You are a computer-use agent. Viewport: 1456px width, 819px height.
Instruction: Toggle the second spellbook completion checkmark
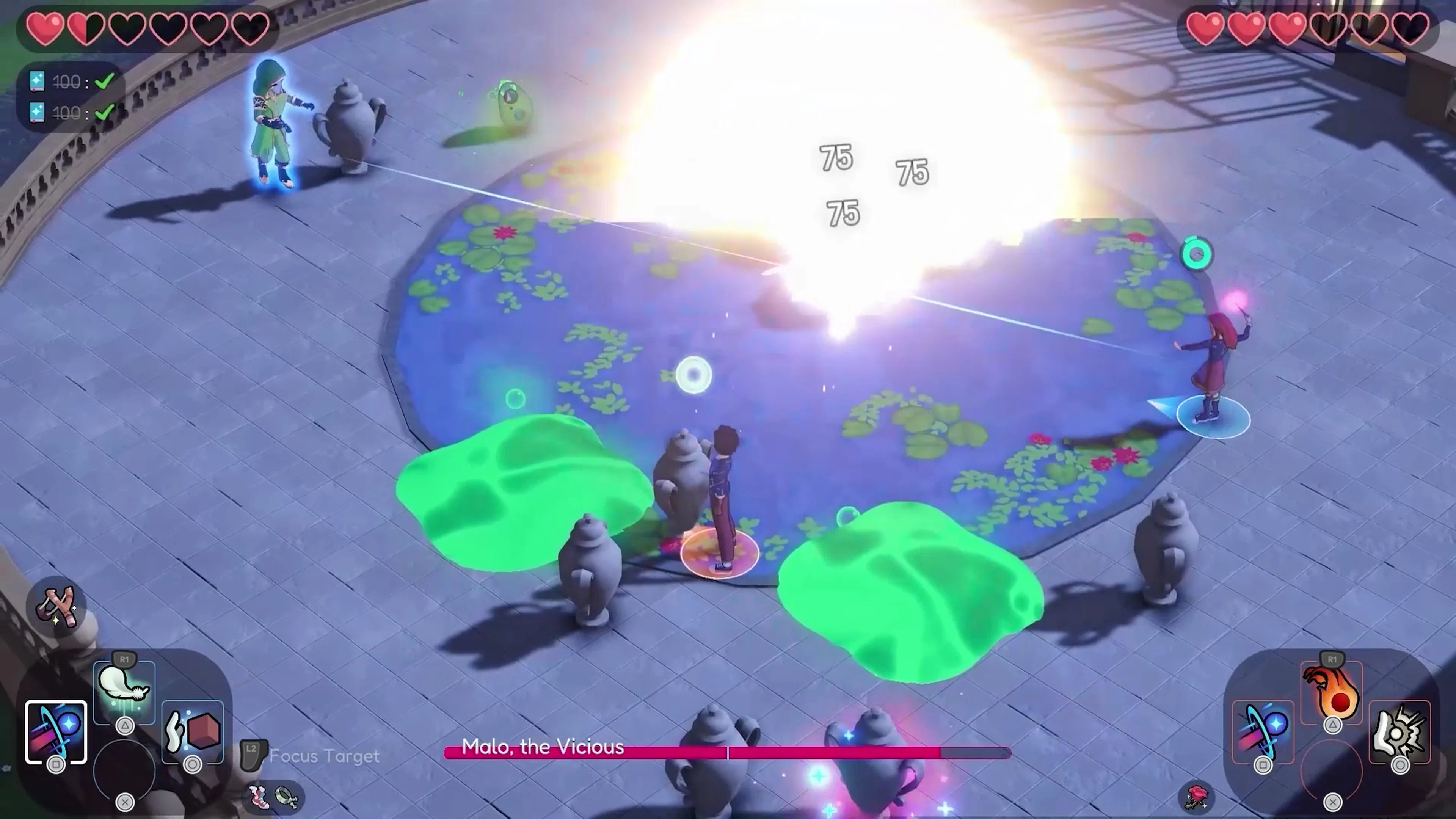pos(105,113)
